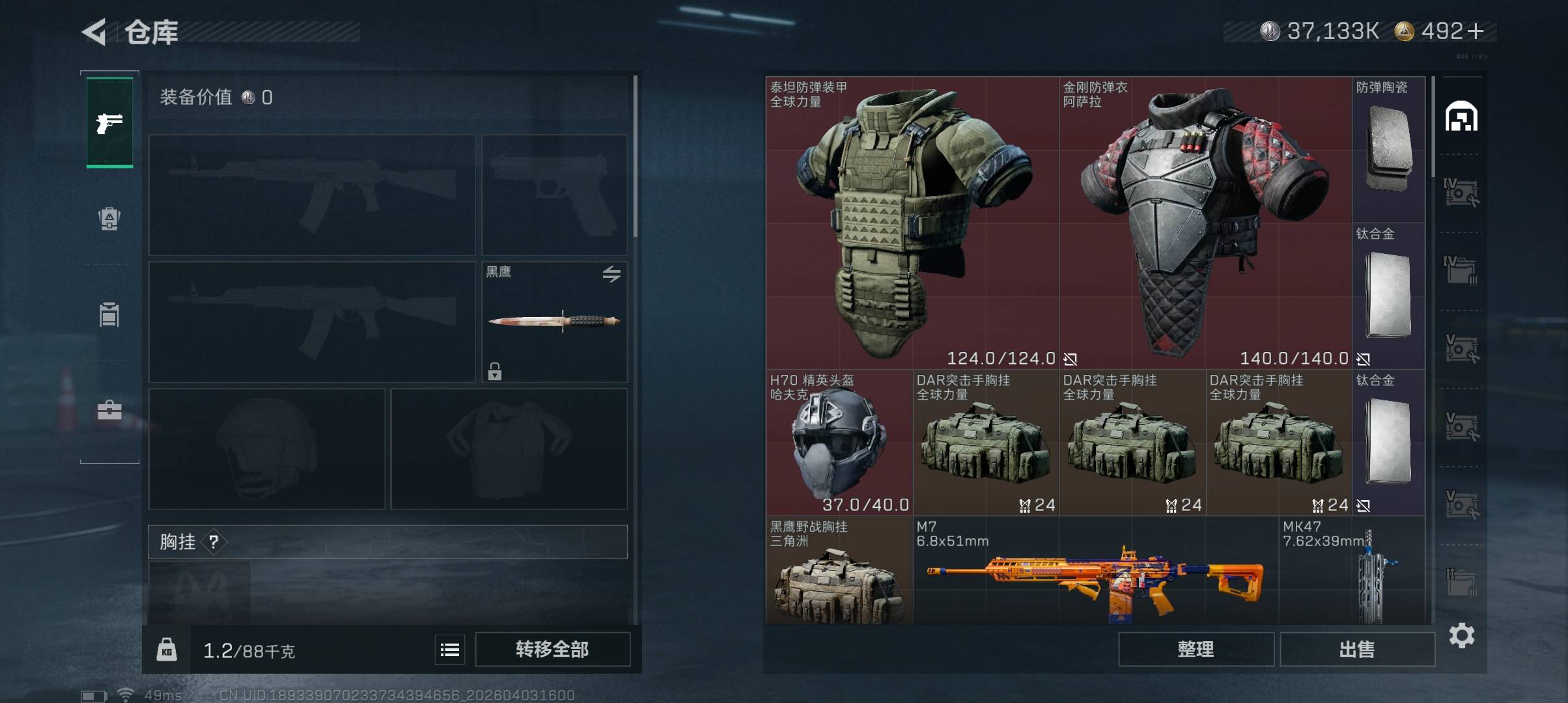Swap the 黑鹰 melee weapon via arrows icon
The width and height of the screenshot is (1568, 703).
coord(611,274)
